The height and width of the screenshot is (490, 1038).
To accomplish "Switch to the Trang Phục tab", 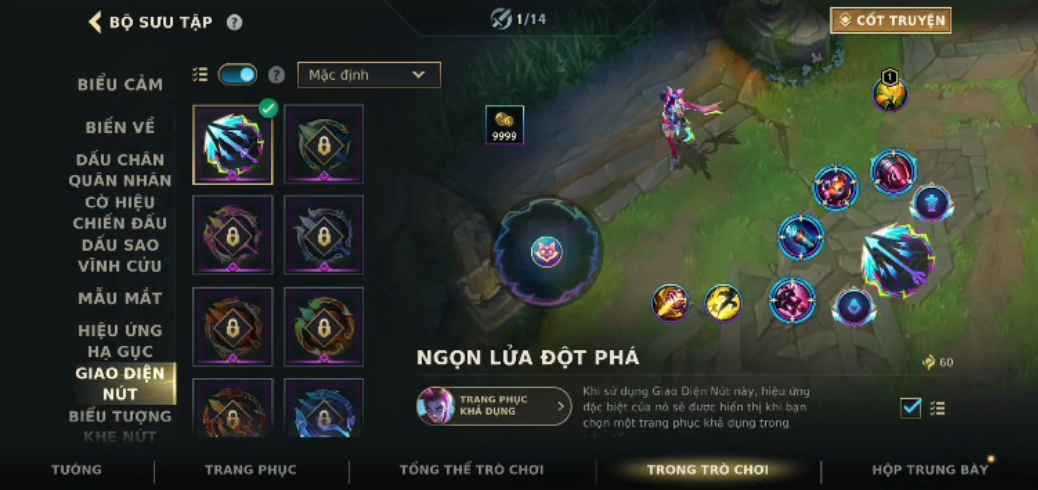I will coord(250,470).
